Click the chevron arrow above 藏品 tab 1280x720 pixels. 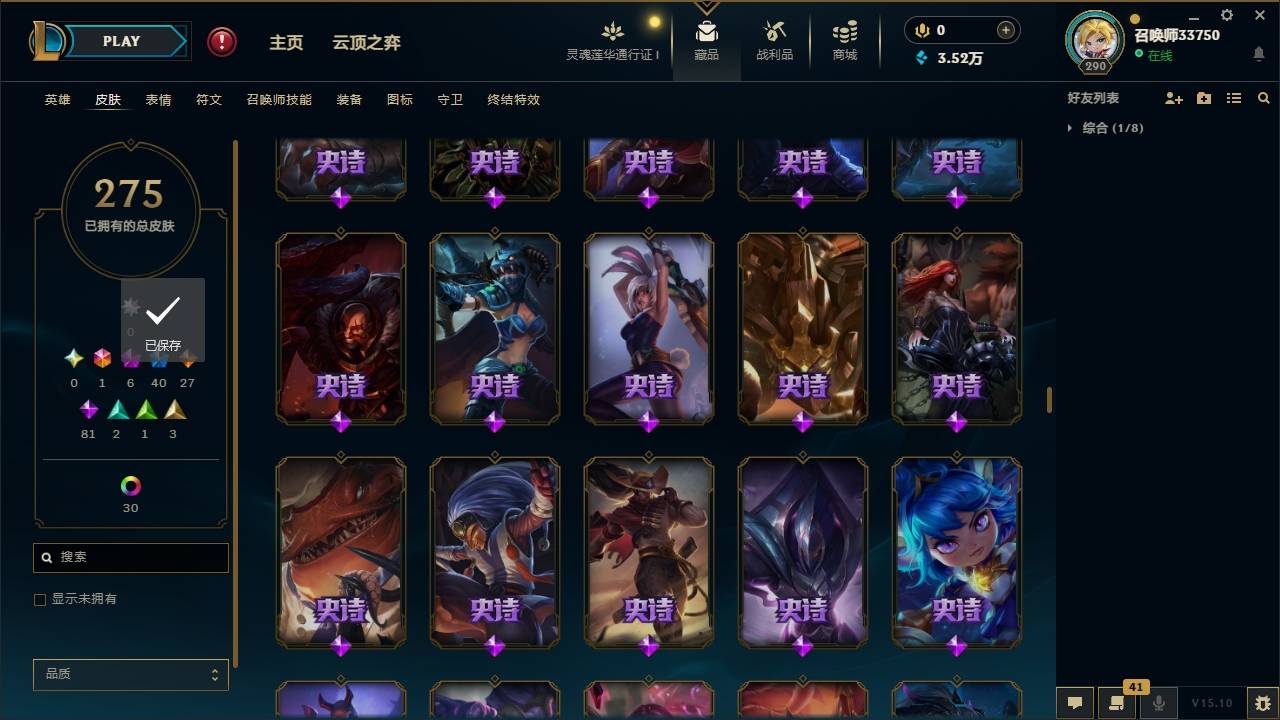coord(707,8)
